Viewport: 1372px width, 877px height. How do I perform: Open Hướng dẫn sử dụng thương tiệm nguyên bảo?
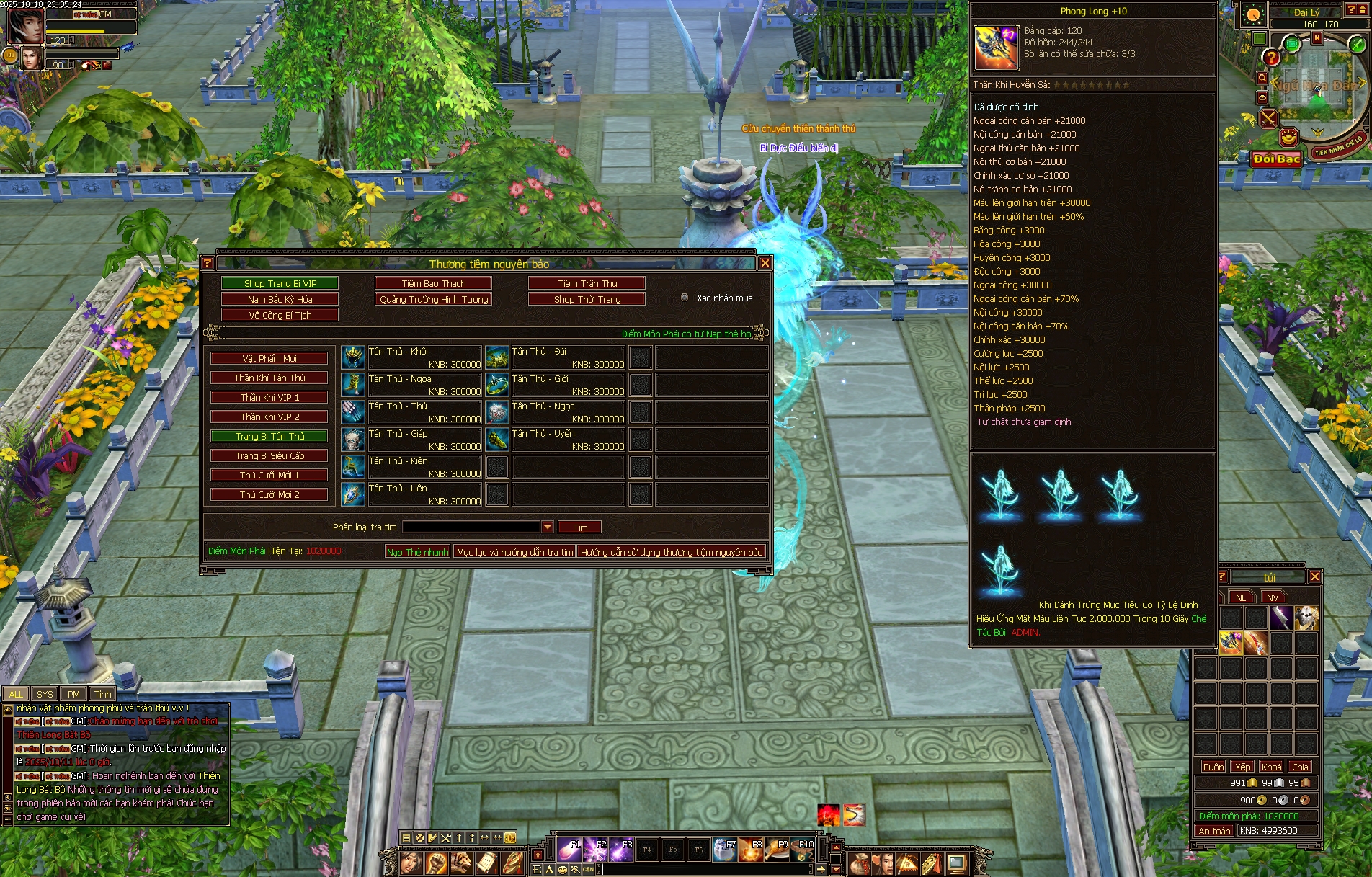[x=671, y=552]
